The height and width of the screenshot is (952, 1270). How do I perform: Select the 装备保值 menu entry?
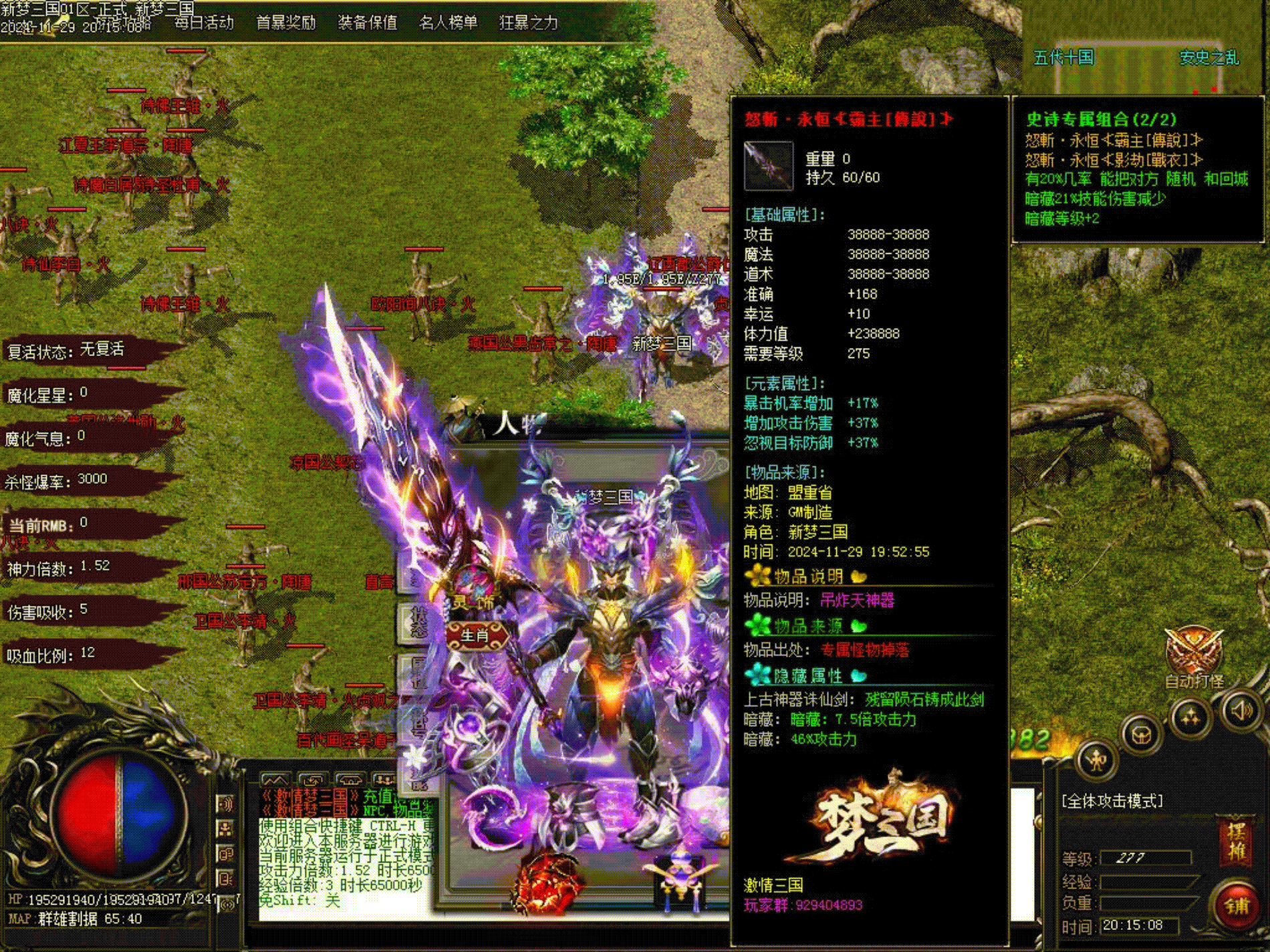point(367,23)
